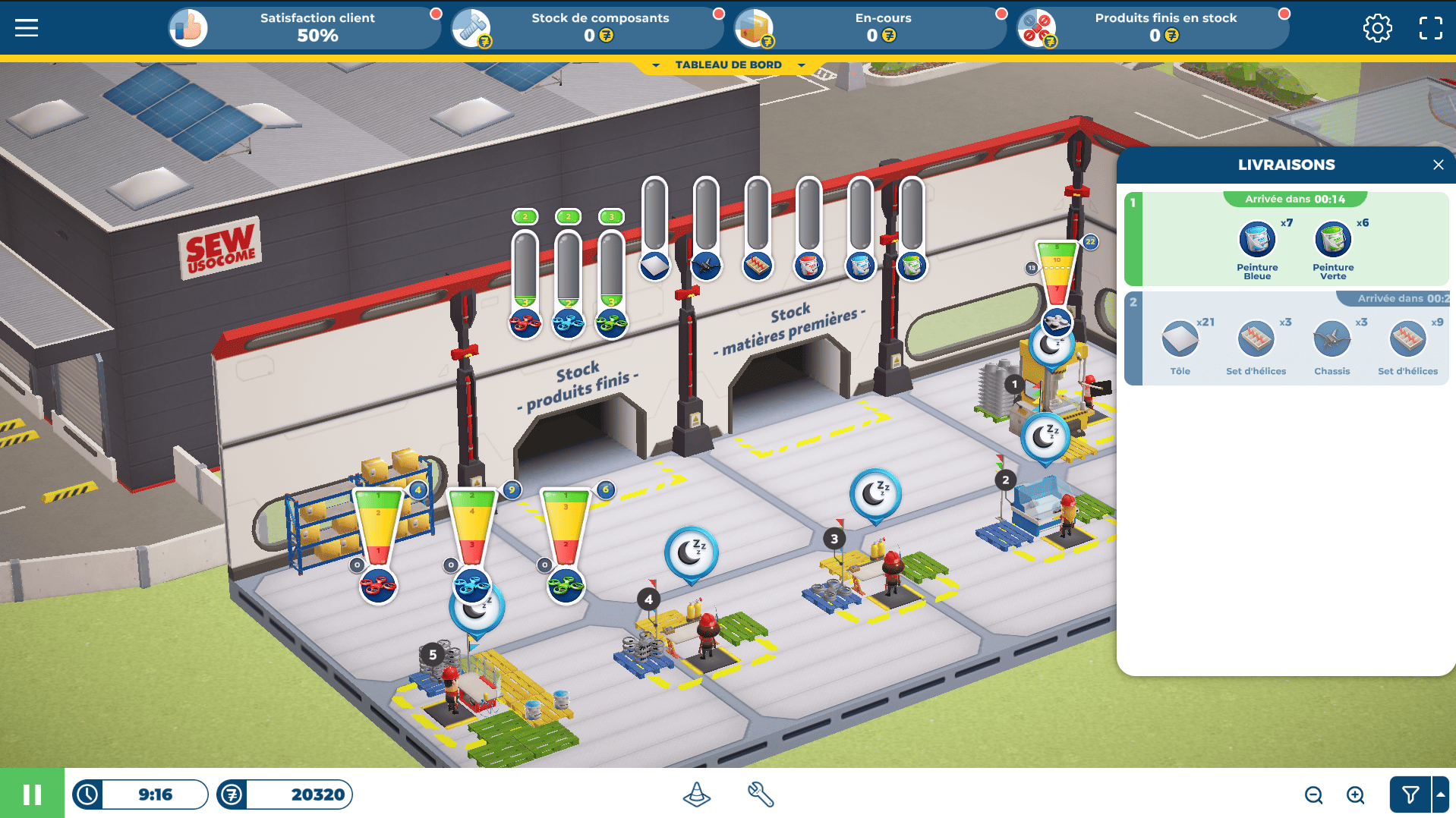The height and width of the screenshot is (818, 1456).
Task: Expand the Tableau de bord panel
Action: (728, 65)
